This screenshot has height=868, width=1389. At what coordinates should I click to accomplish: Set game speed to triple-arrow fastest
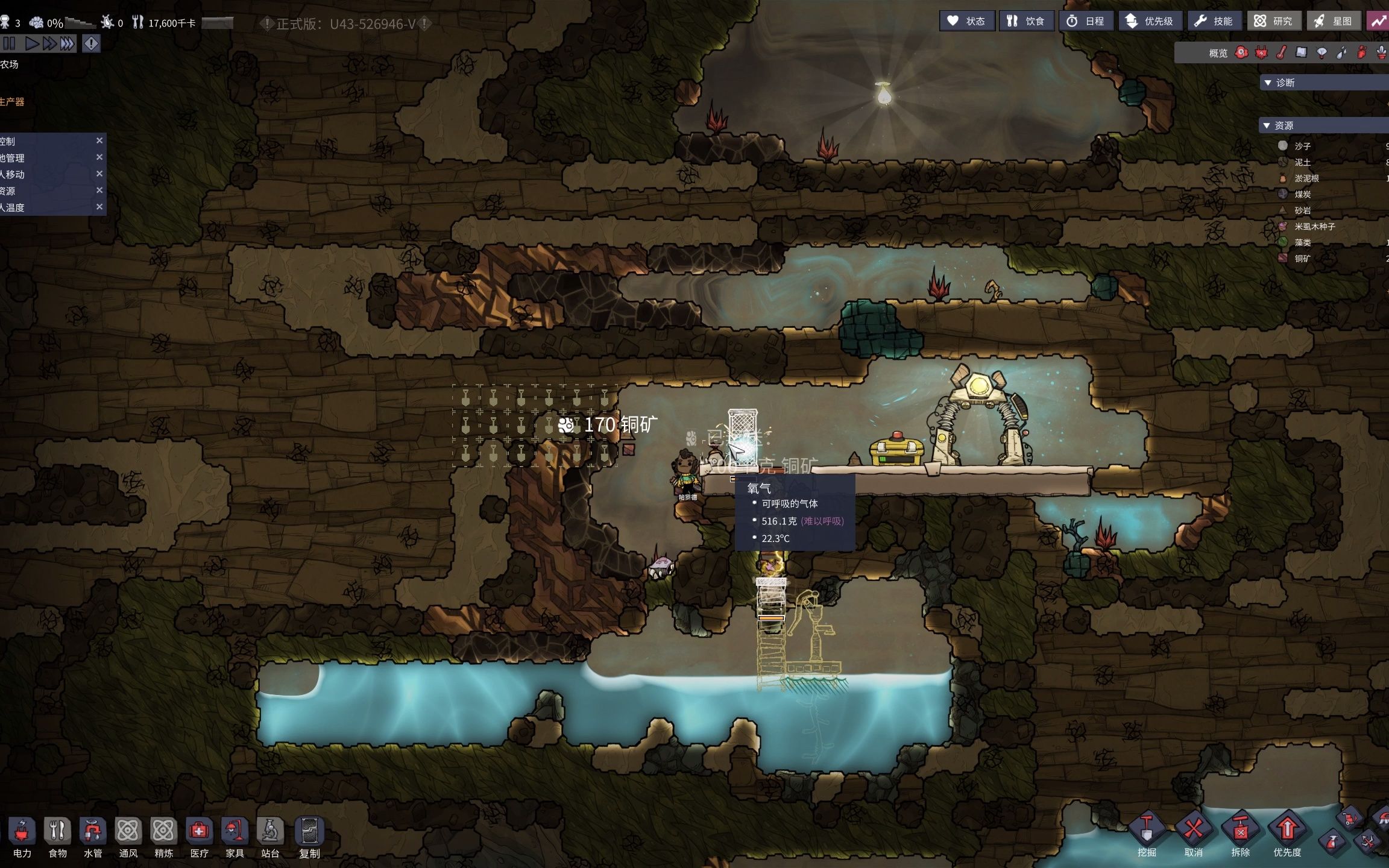(68, 43)
